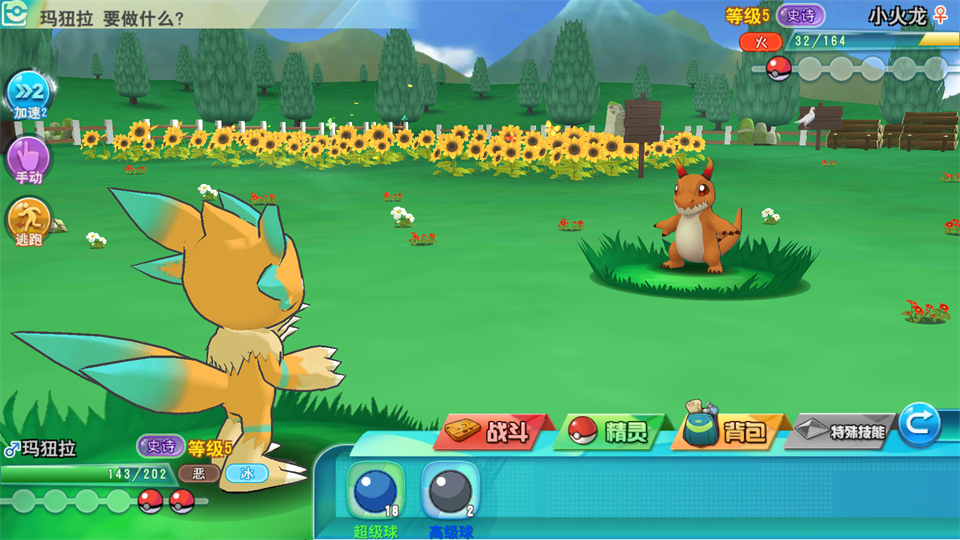Click the blue circular arrow button
This screenshot has height=540, width=960.
[x=919, y=424]
